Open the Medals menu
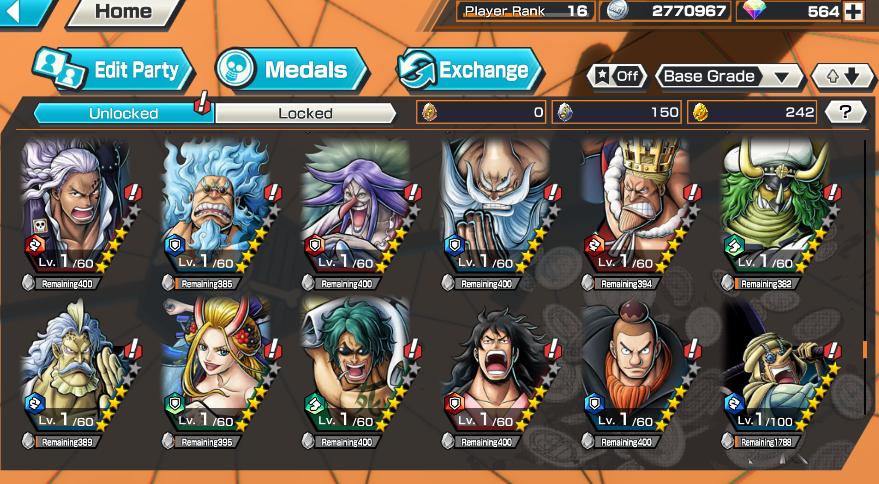Image resolution: width=879 pixels, height=484 pixels. click(290, 70)
